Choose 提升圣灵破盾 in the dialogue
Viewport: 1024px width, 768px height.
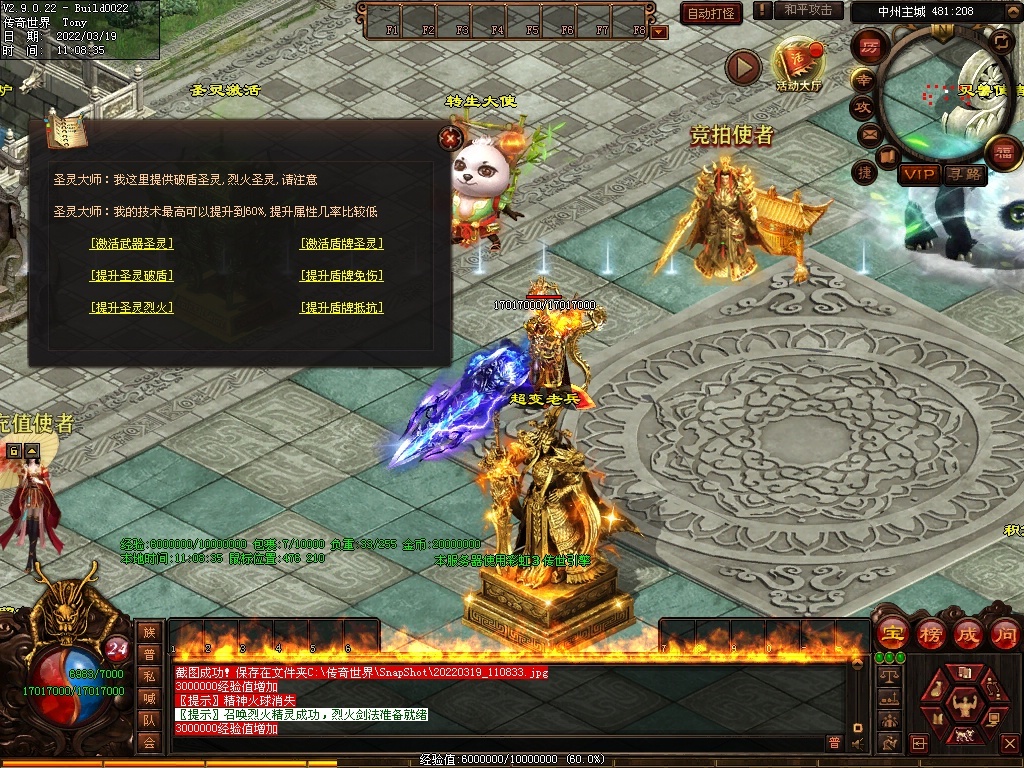click(132, 275)
